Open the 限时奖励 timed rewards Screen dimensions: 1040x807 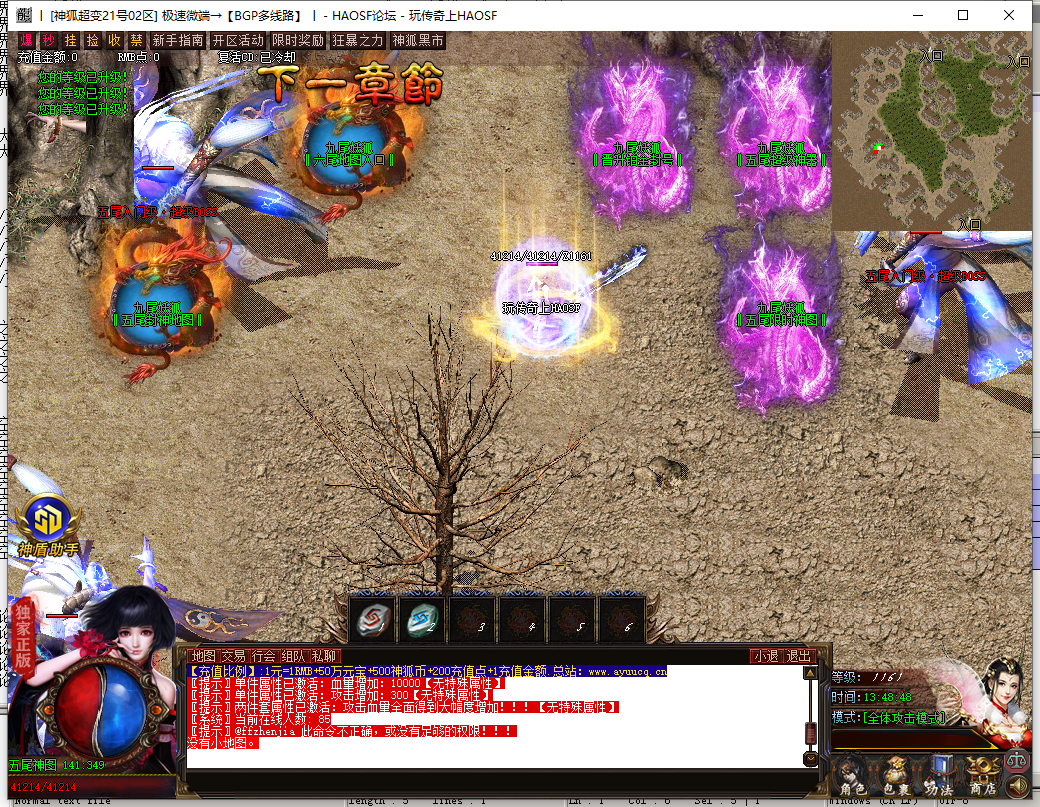(298, 41)
